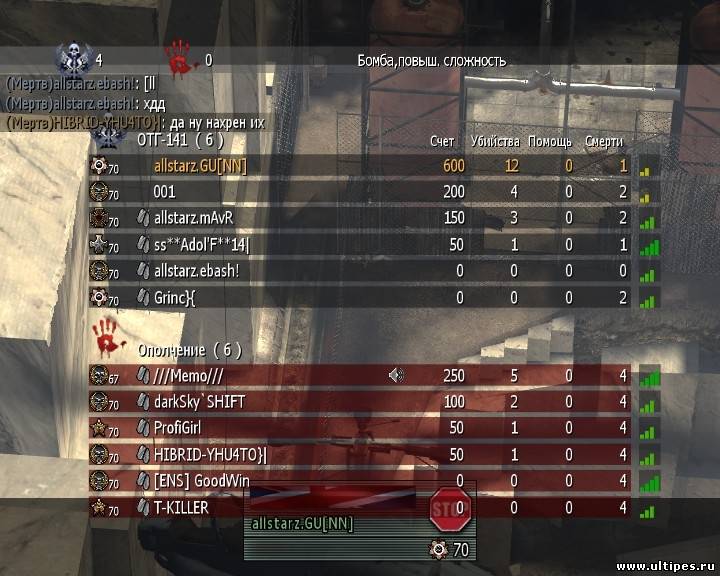Click the speaker icon on ///Memo/// row
Image resolution: width=720 pixels, height=576 pixels.
(397, 376)
